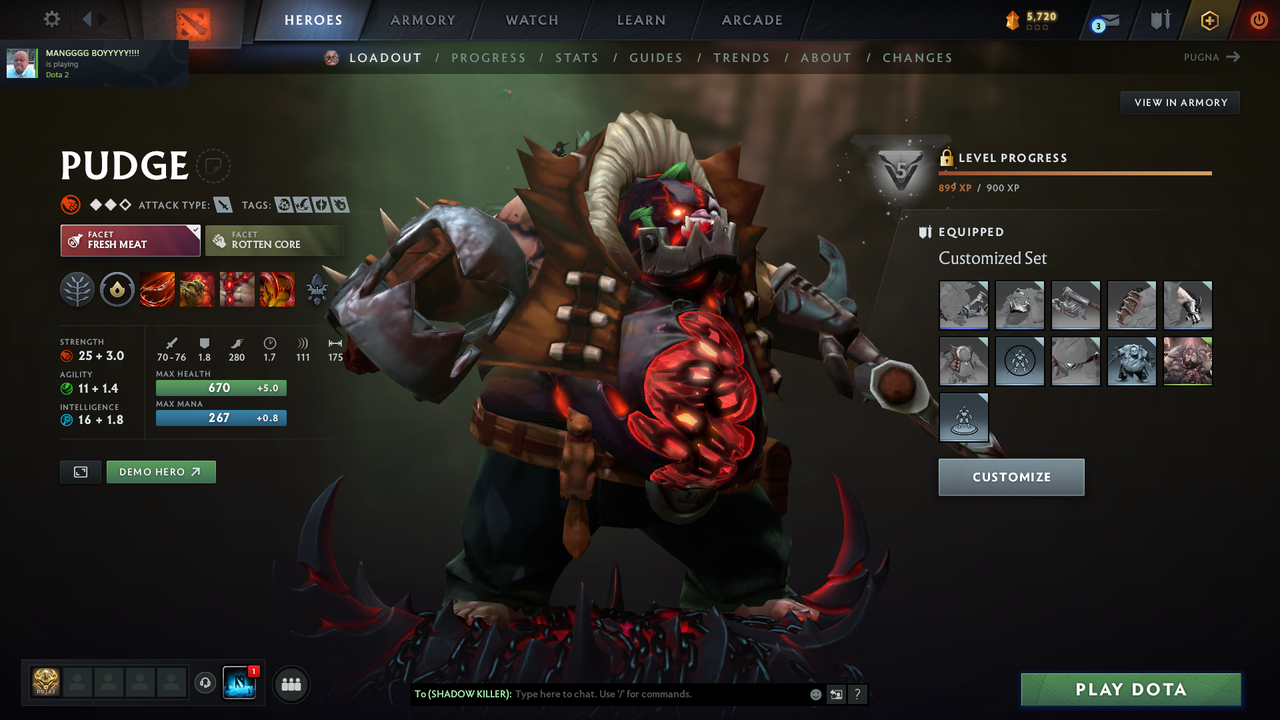Open the Pugna dropdown in top right
Screen dimensions: 1280x720
(x=1212, y=57)
